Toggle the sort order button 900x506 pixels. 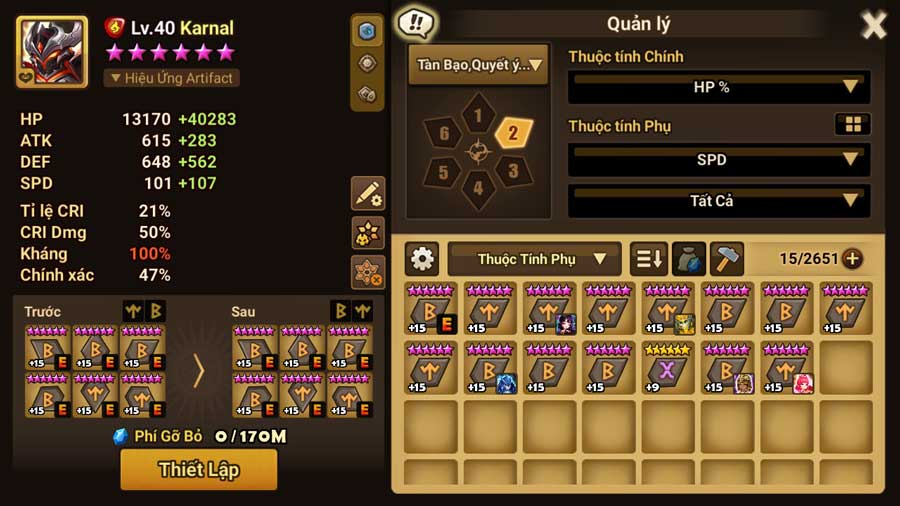coord(648,259)
